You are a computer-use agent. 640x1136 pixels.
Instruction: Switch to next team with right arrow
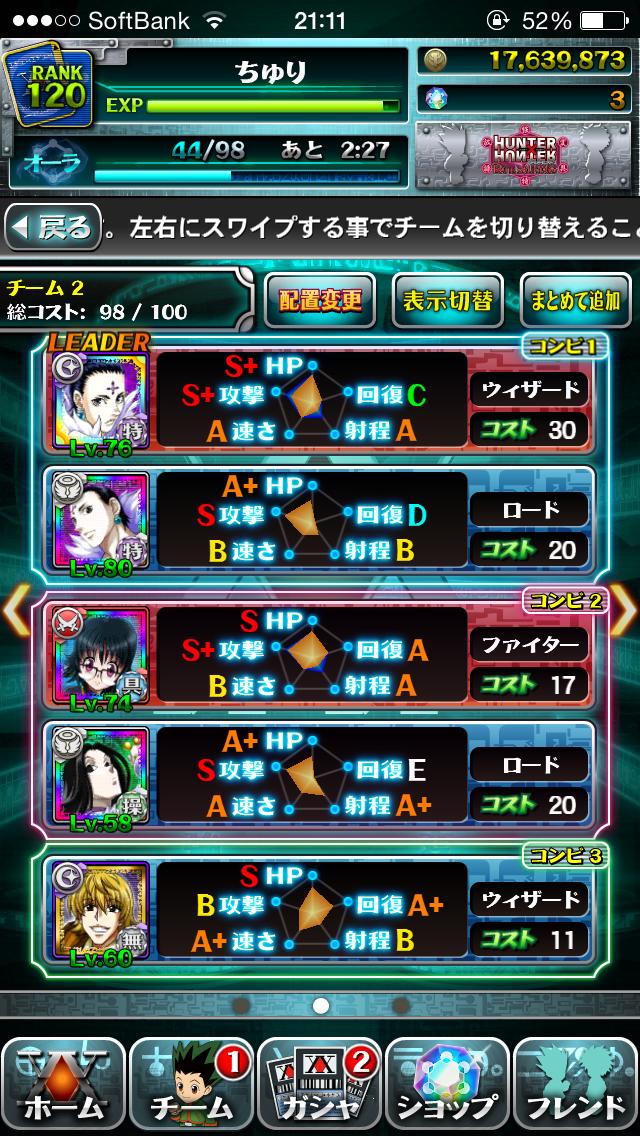click(624, 612)
